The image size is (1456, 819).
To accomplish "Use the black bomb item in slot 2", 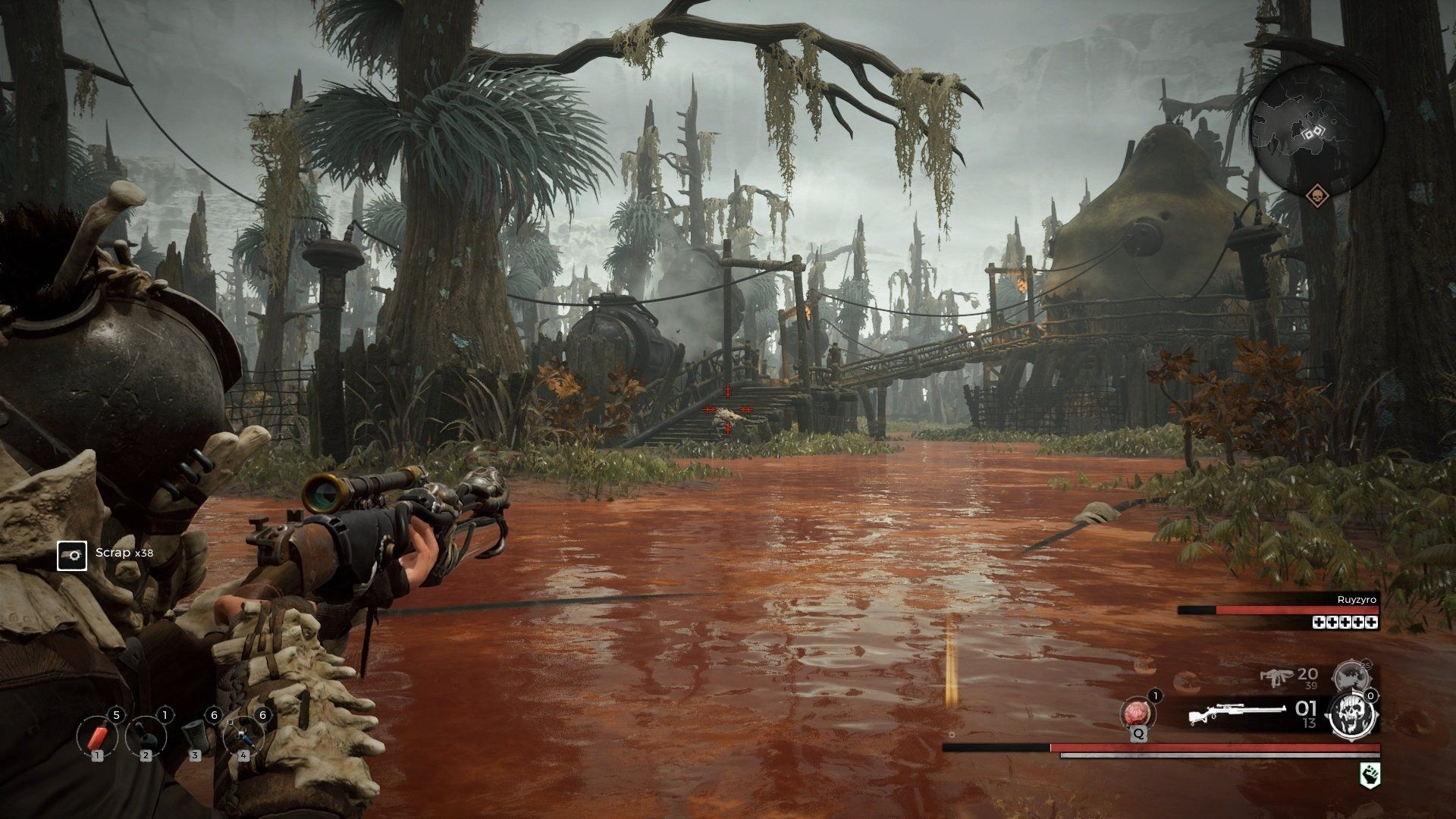I will [146, 736].
